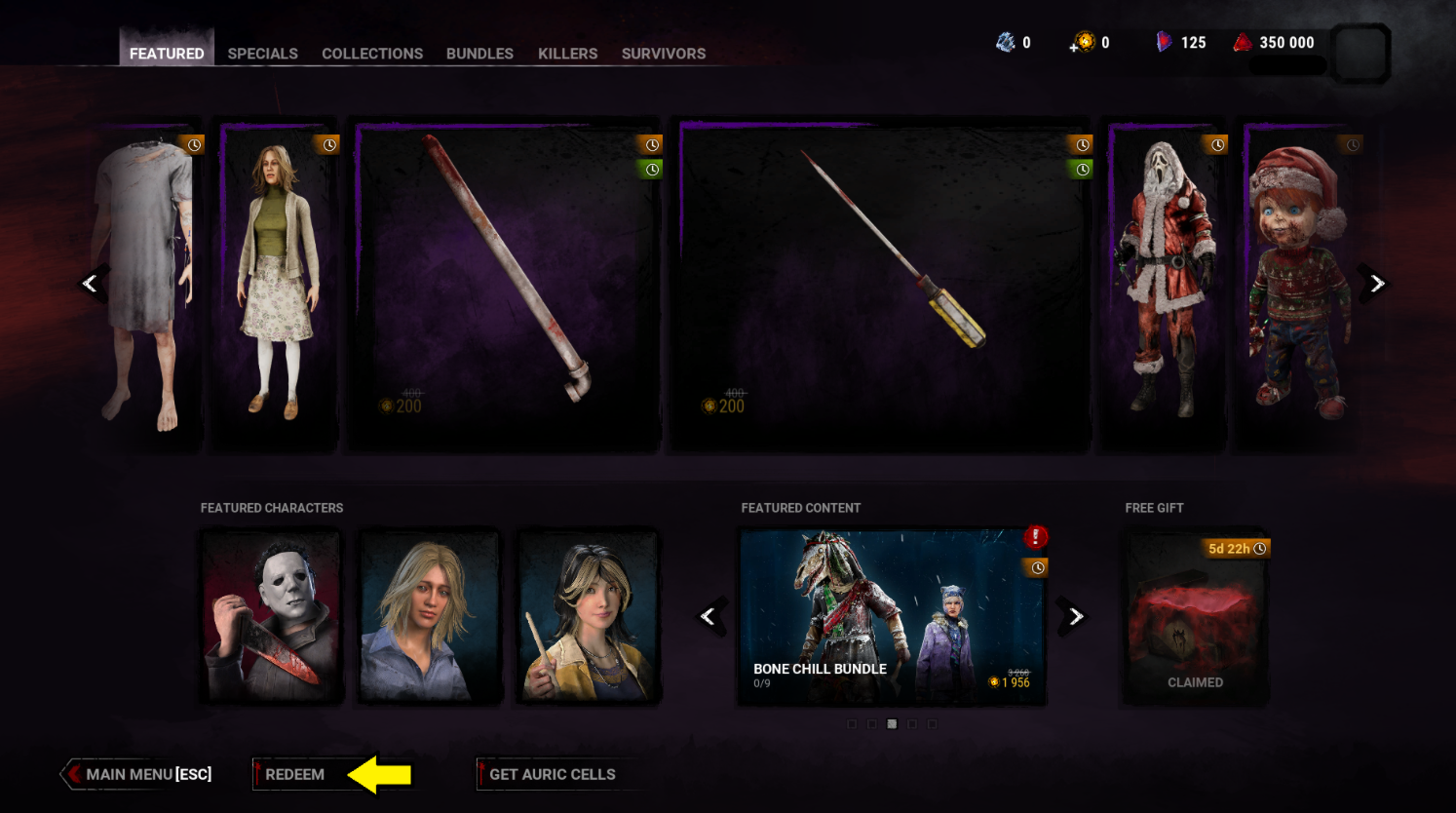1456x813 pixels.
Task: Click the GET AURIC CELLS button
Action: 554,774
